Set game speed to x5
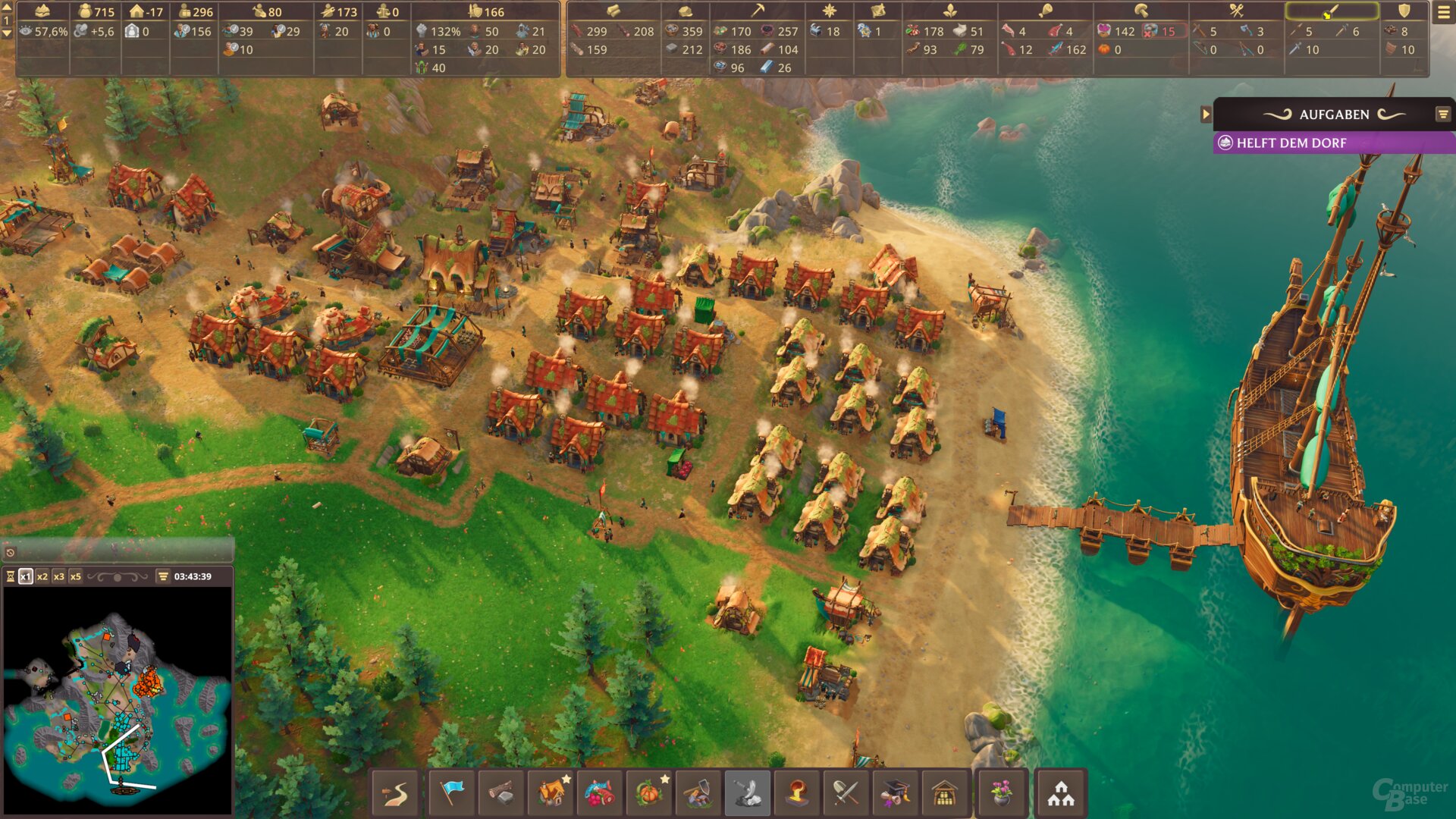The width and height of the screenshot is (1456, 819). [x=76, y=576]
